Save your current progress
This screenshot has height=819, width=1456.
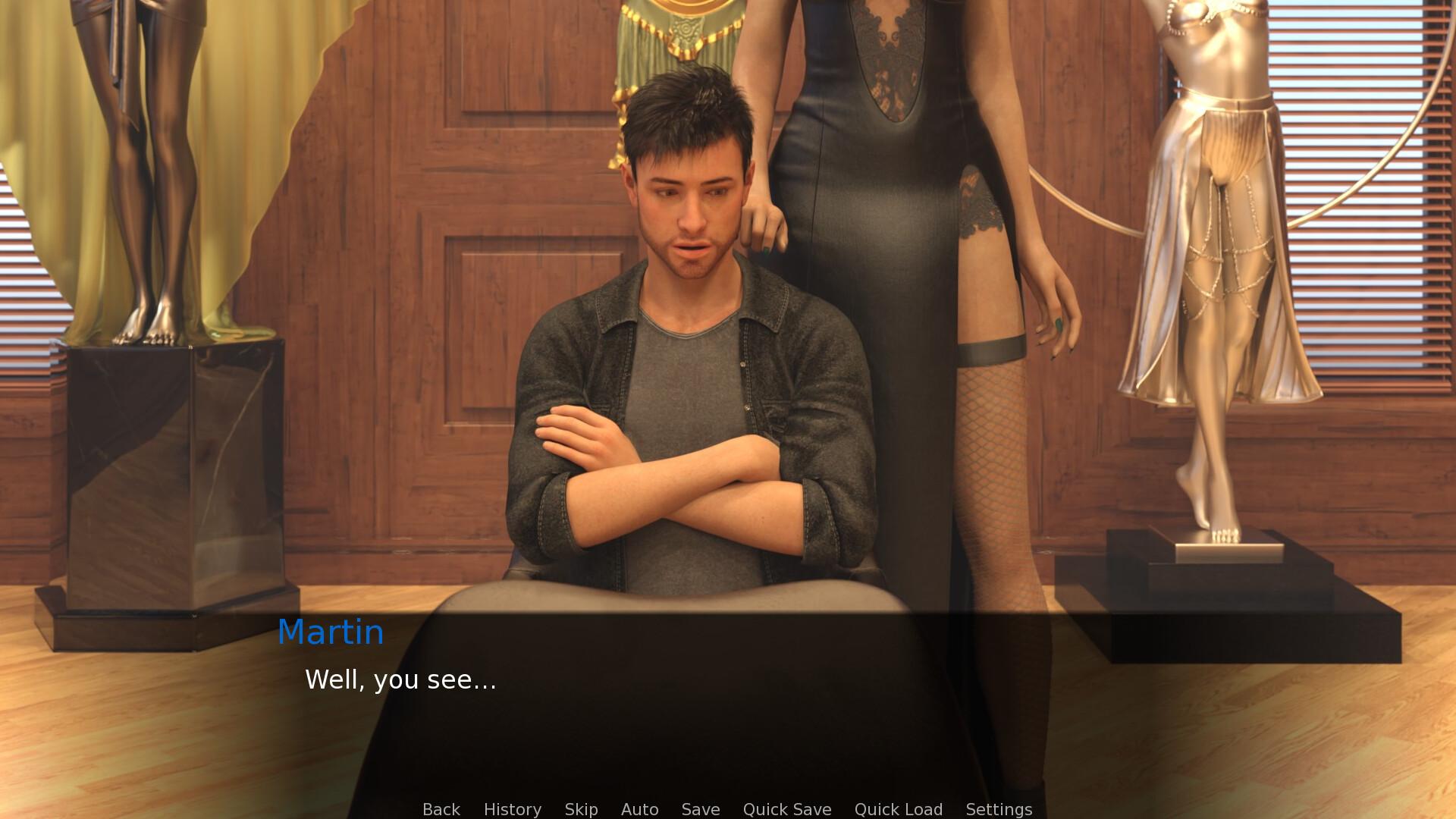click(700, 809)
